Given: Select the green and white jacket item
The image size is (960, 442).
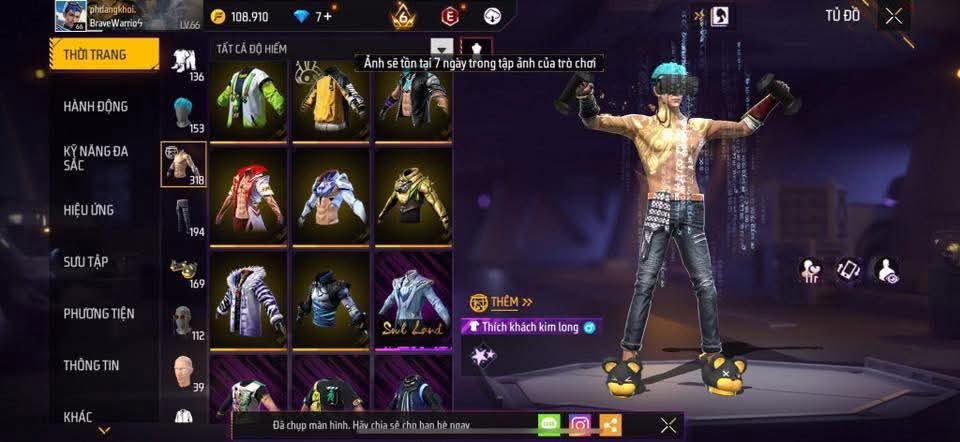Looking at the screenshot, I should [x=250, y=96].
